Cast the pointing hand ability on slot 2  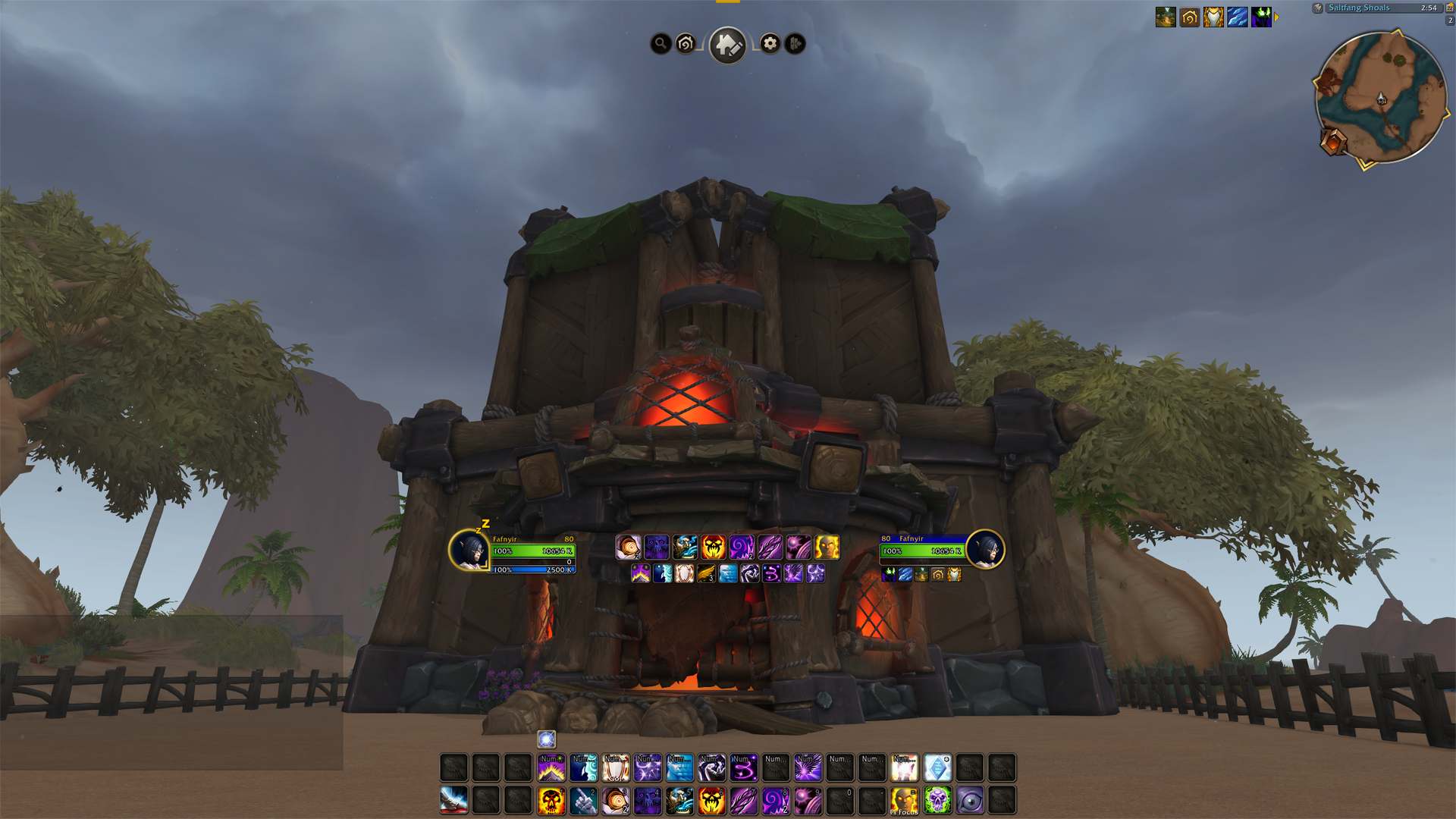[x=583, y=800]
